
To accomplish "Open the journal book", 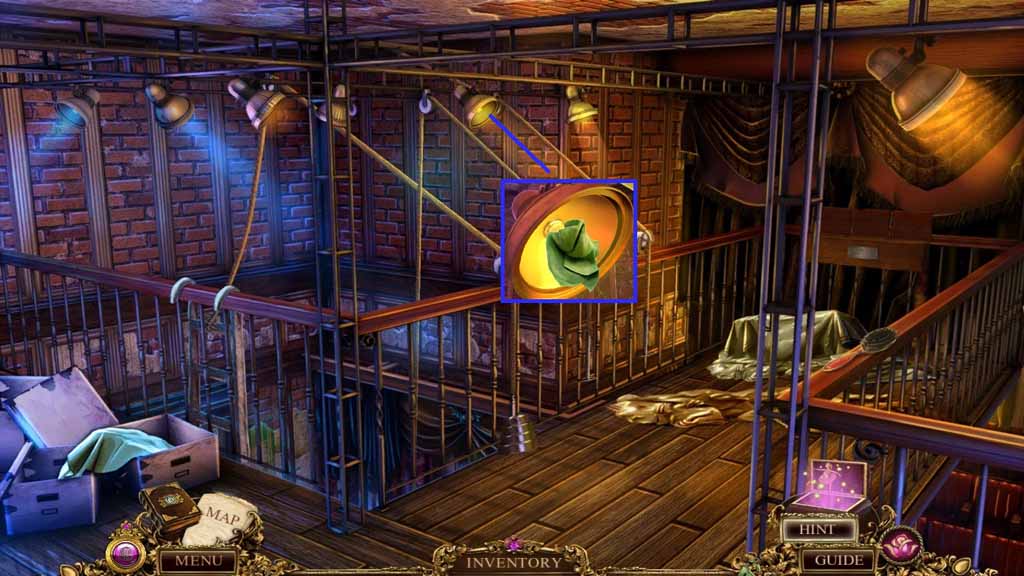I will click(x=168, y=507).
